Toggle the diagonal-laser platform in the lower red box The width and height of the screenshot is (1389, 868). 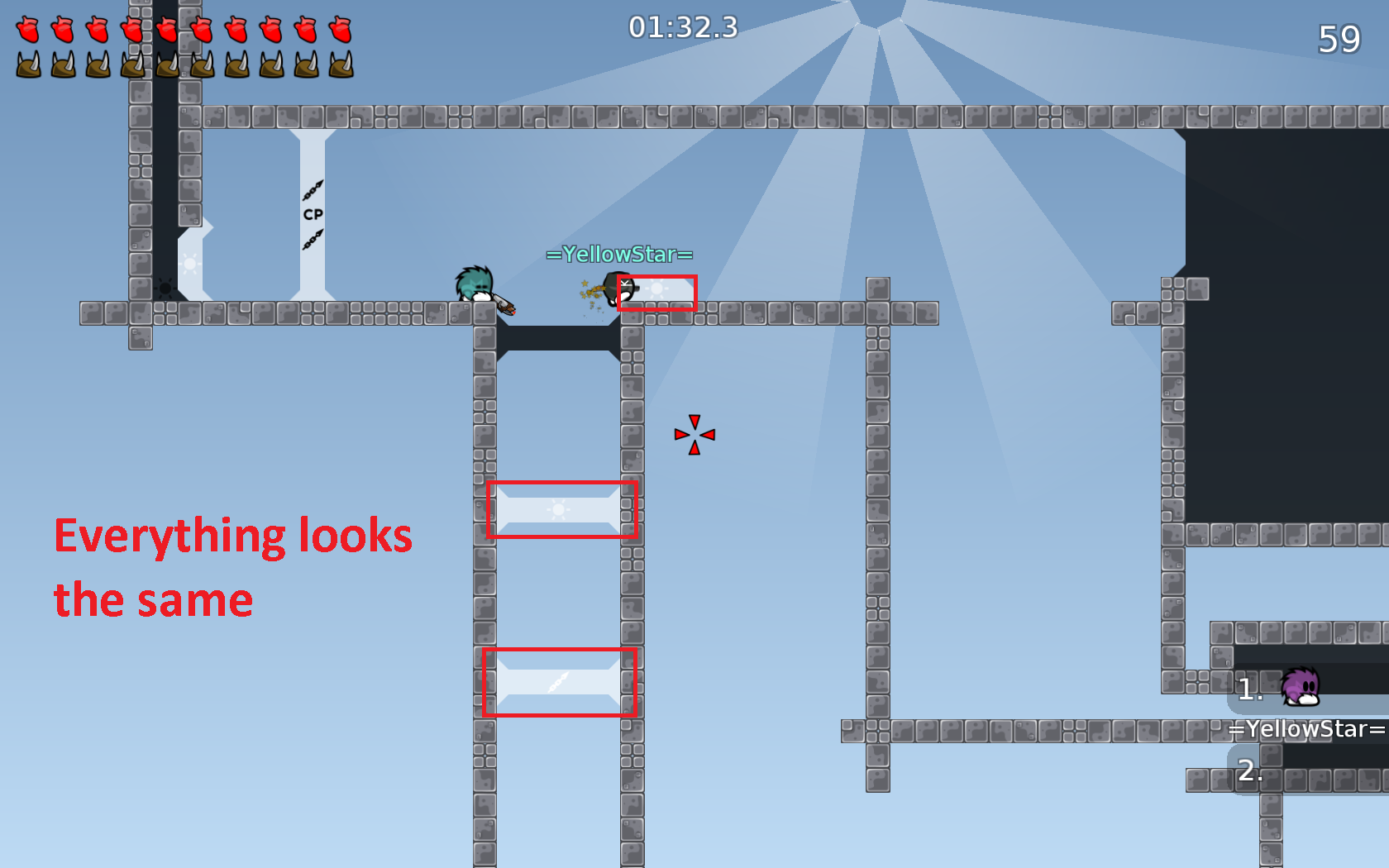coord(558,683)
